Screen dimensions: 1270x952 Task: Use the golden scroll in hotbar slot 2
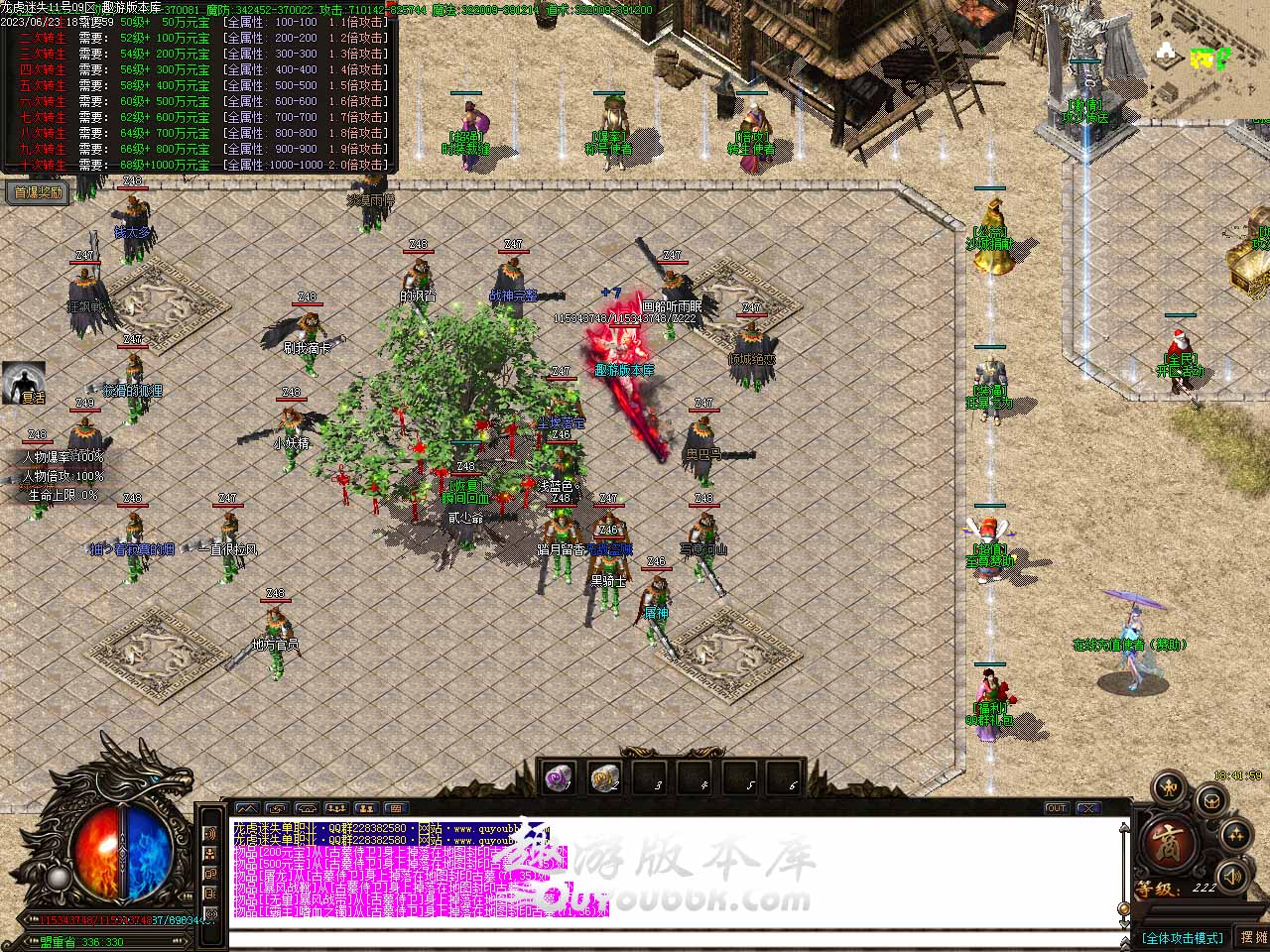click(604, 779)
